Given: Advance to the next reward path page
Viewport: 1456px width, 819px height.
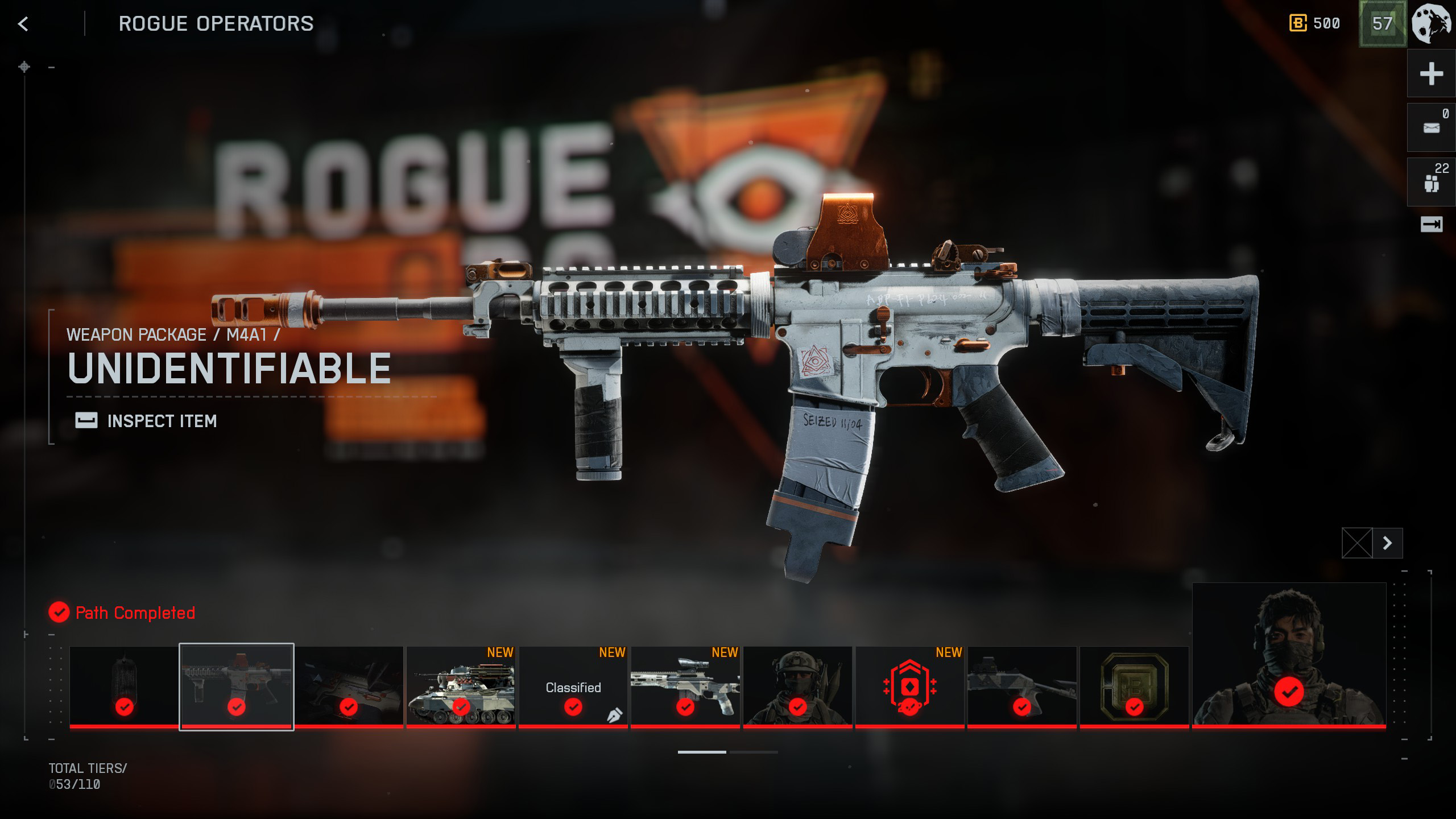Looking at the screenshot, I should 1387,543.
